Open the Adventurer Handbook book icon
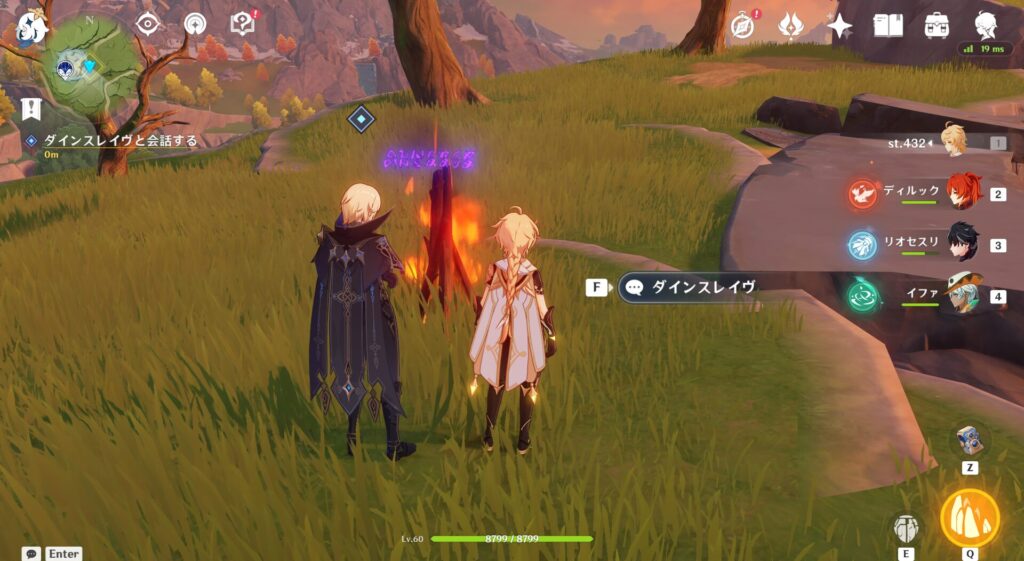This screenshot has height=561, width=1024. point(888,26)
